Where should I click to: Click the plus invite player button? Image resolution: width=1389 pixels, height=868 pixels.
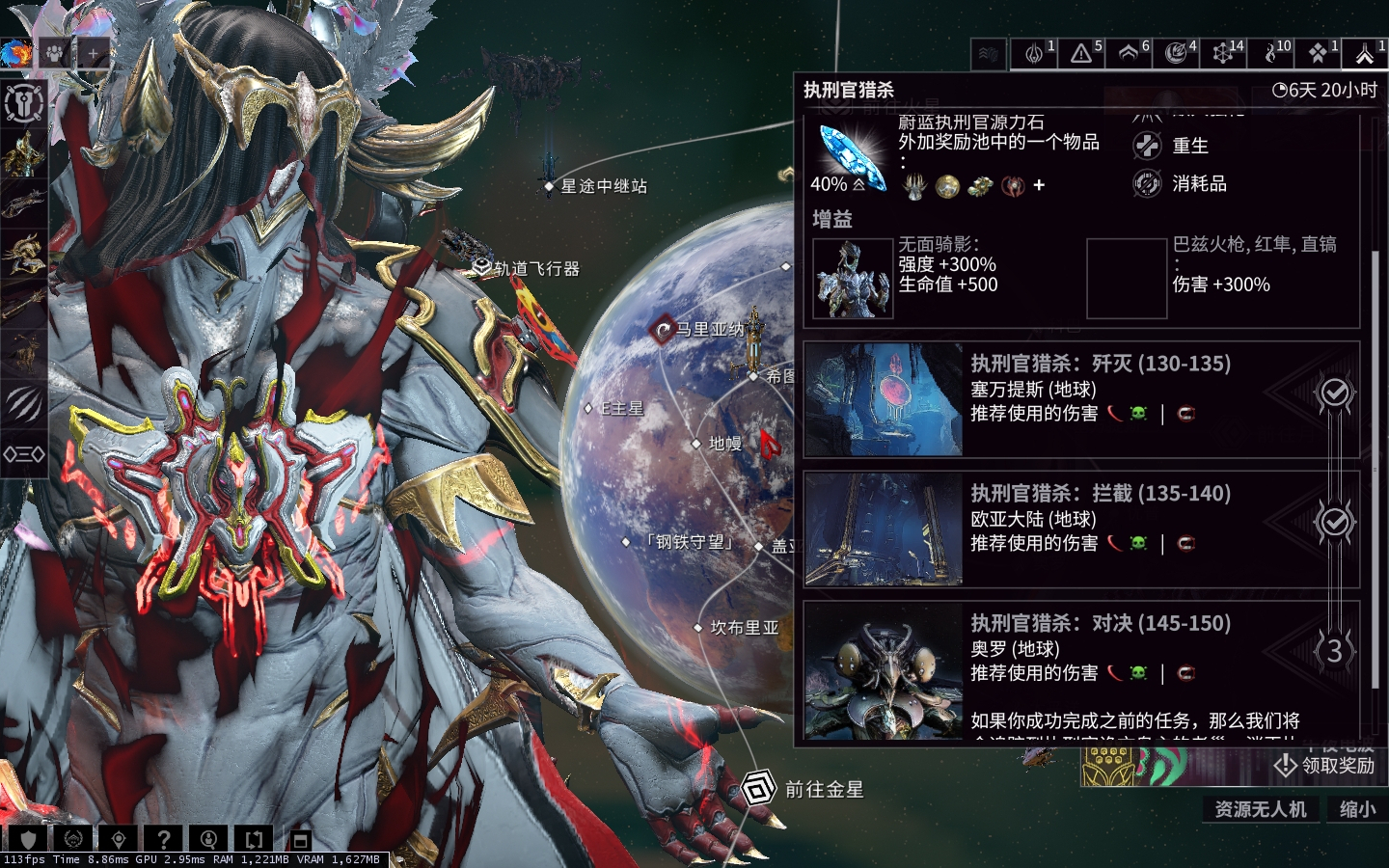point(93,54)
